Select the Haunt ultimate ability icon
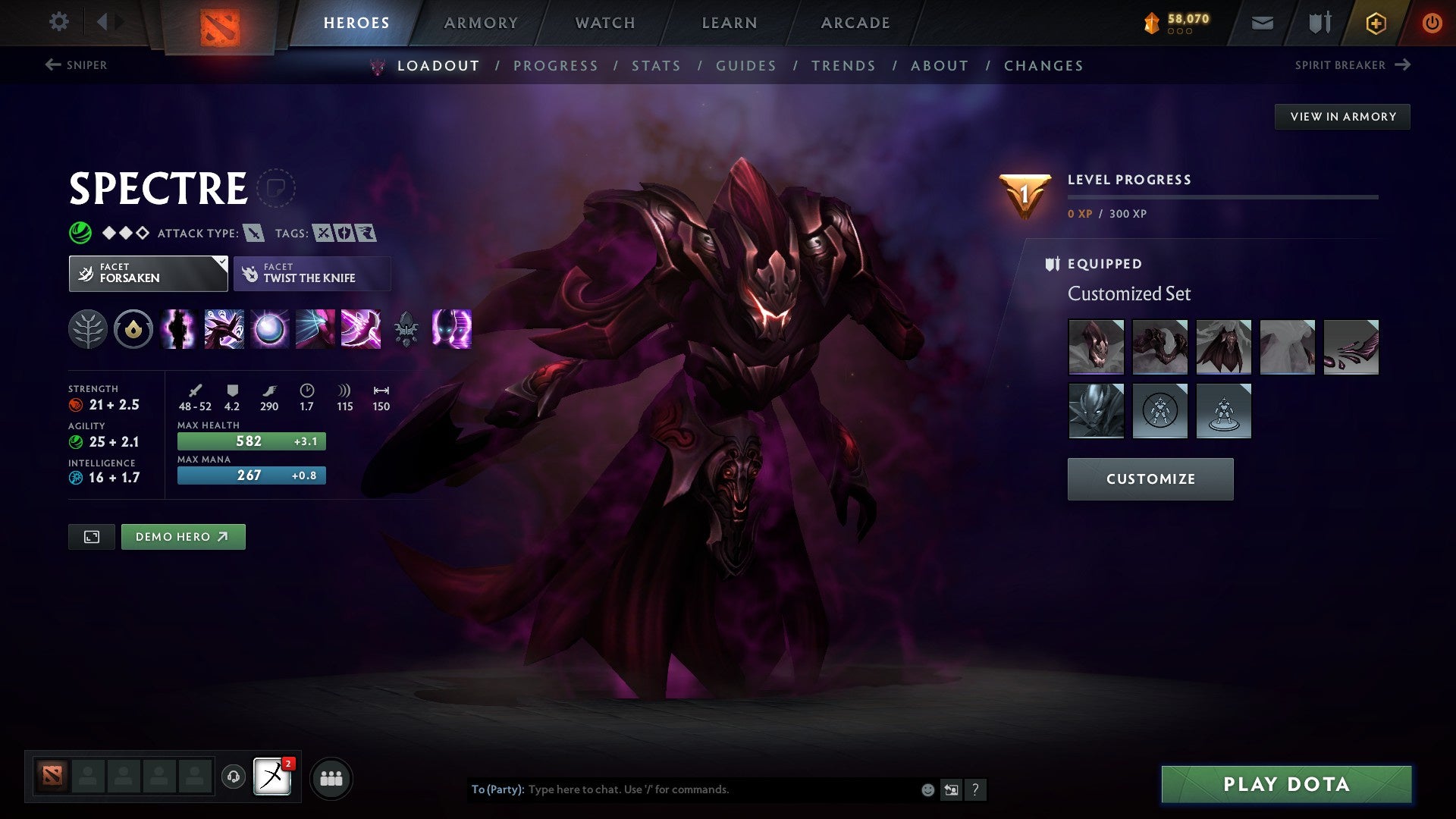 point(450,328)
